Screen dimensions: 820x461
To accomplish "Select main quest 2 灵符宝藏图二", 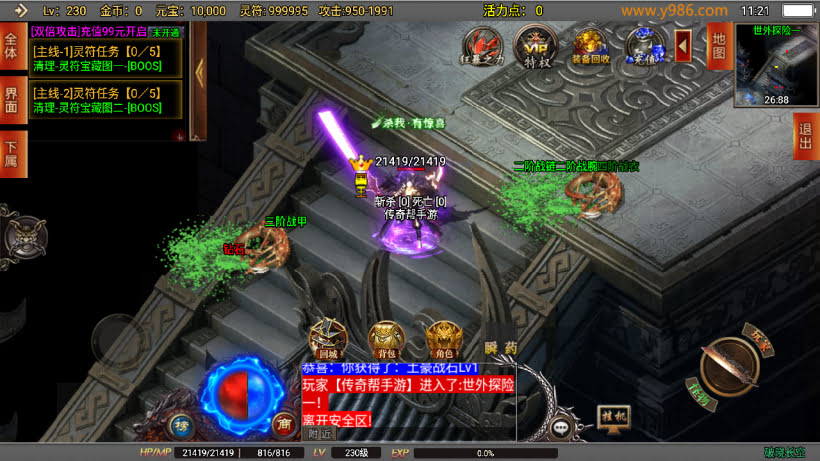I will [105, 99].
